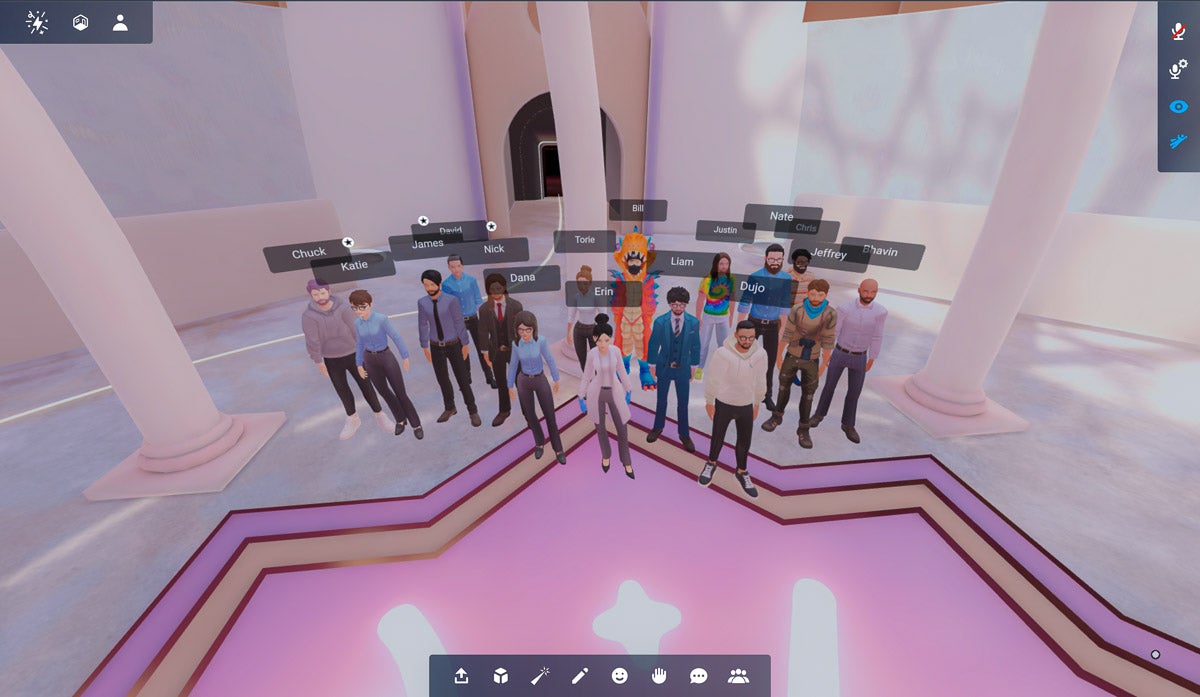This screenshot has height=697, width=1200.
Task: Select the magic wand tool
Action: [x=541, y=676]
